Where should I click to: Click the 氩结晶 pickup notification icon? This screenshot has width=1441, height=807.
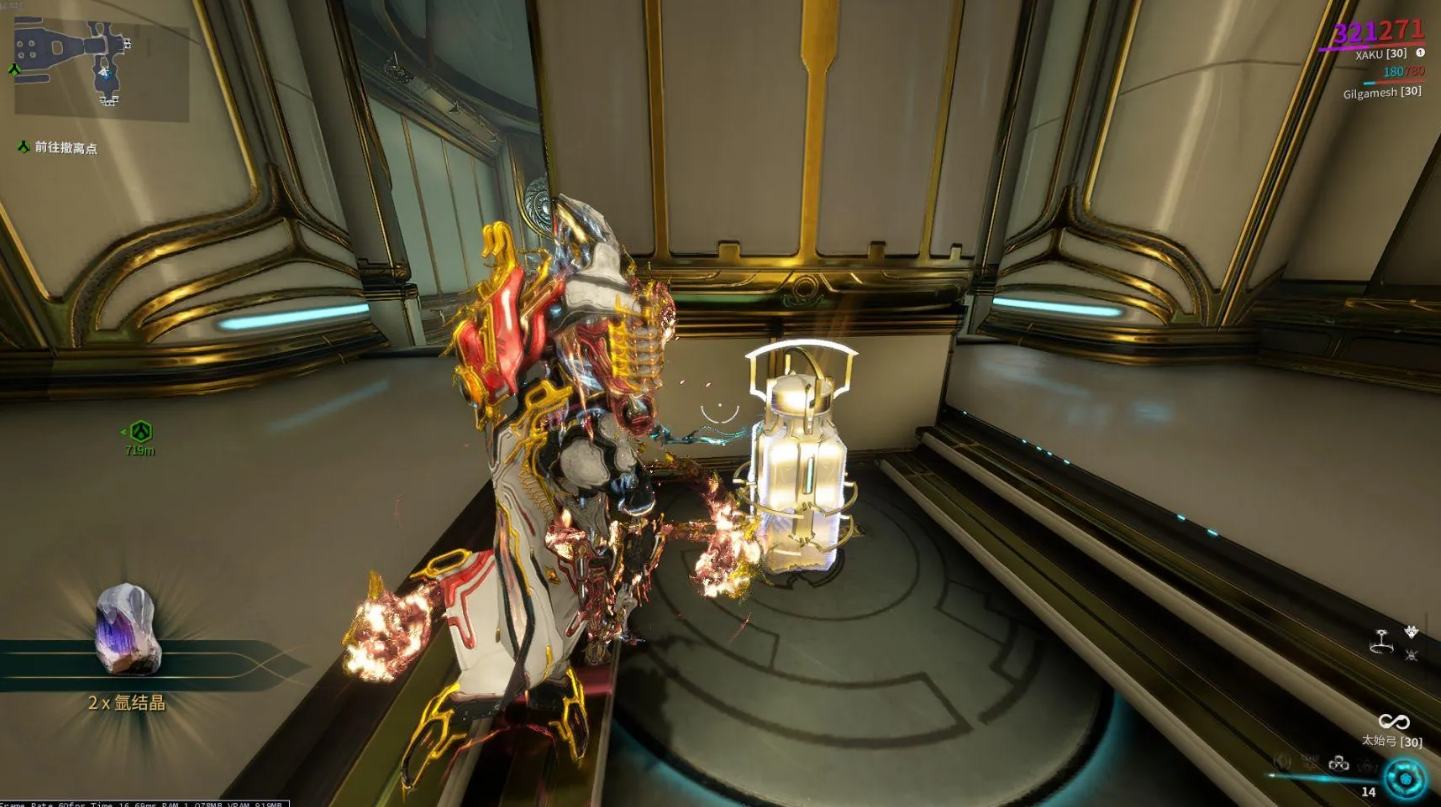point(127,630)
